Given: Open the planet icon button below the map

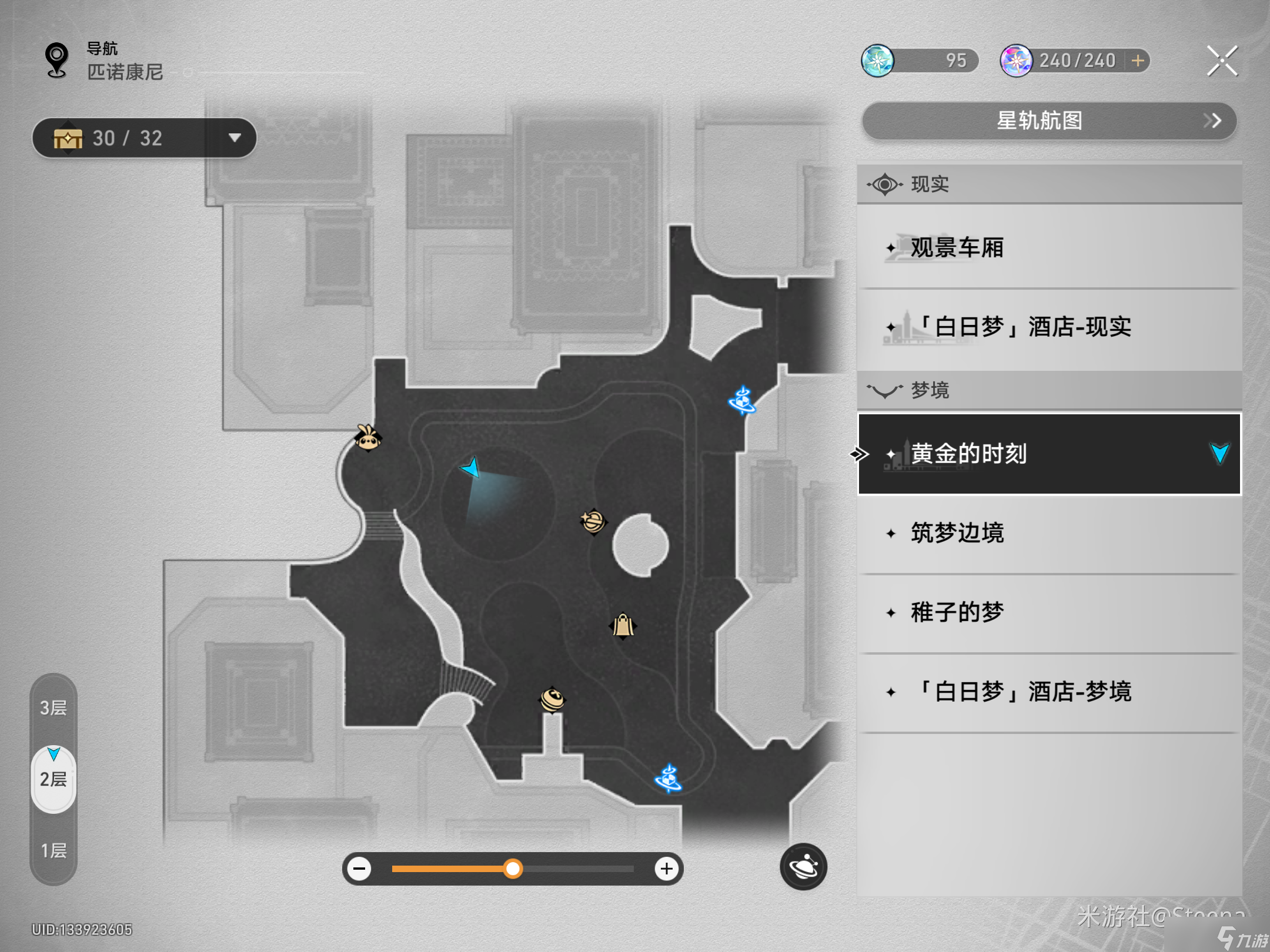Looking at the screenshot, I should (803, 867).
